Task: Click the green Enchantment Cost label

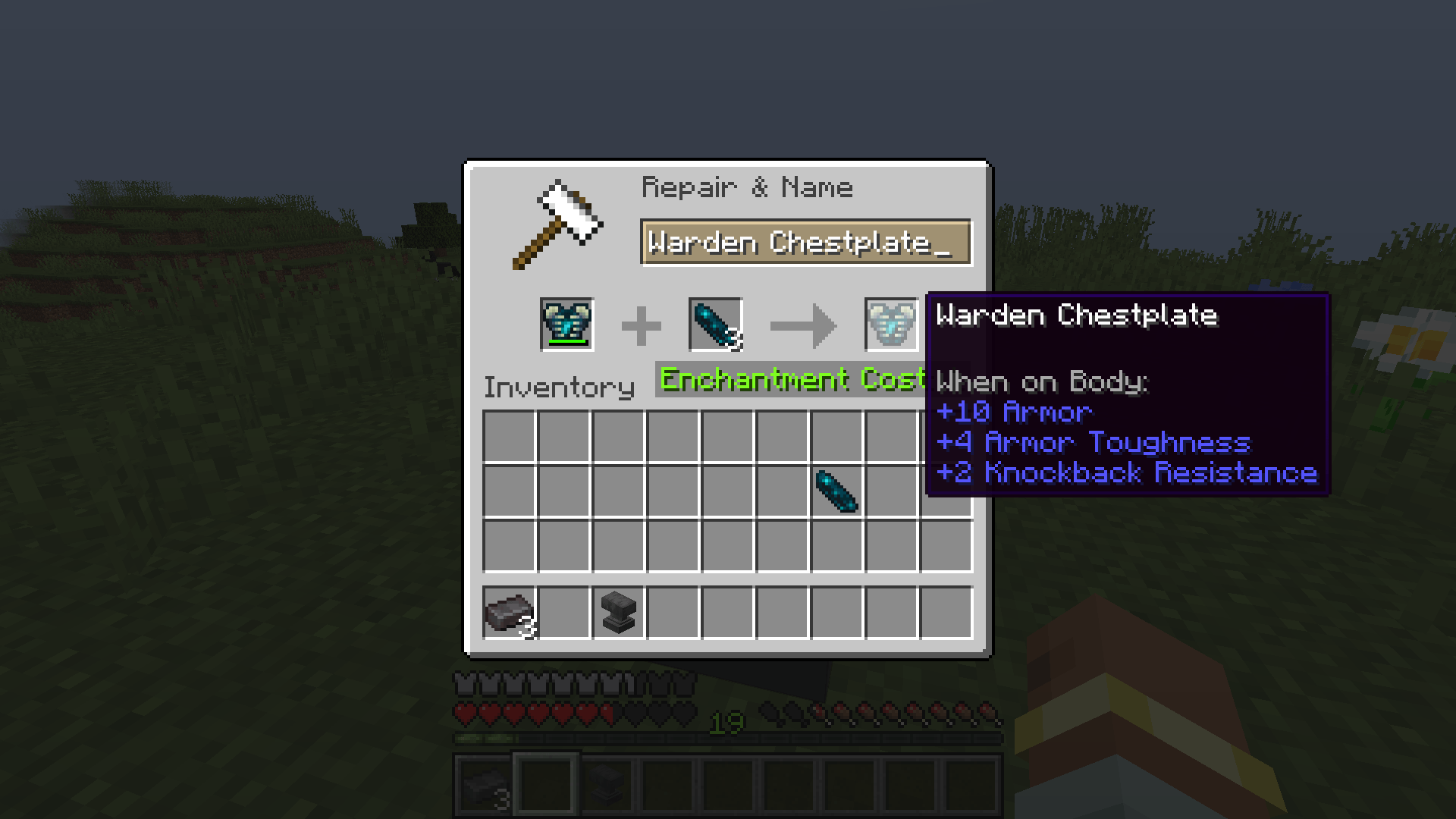Action: [789, 379]
